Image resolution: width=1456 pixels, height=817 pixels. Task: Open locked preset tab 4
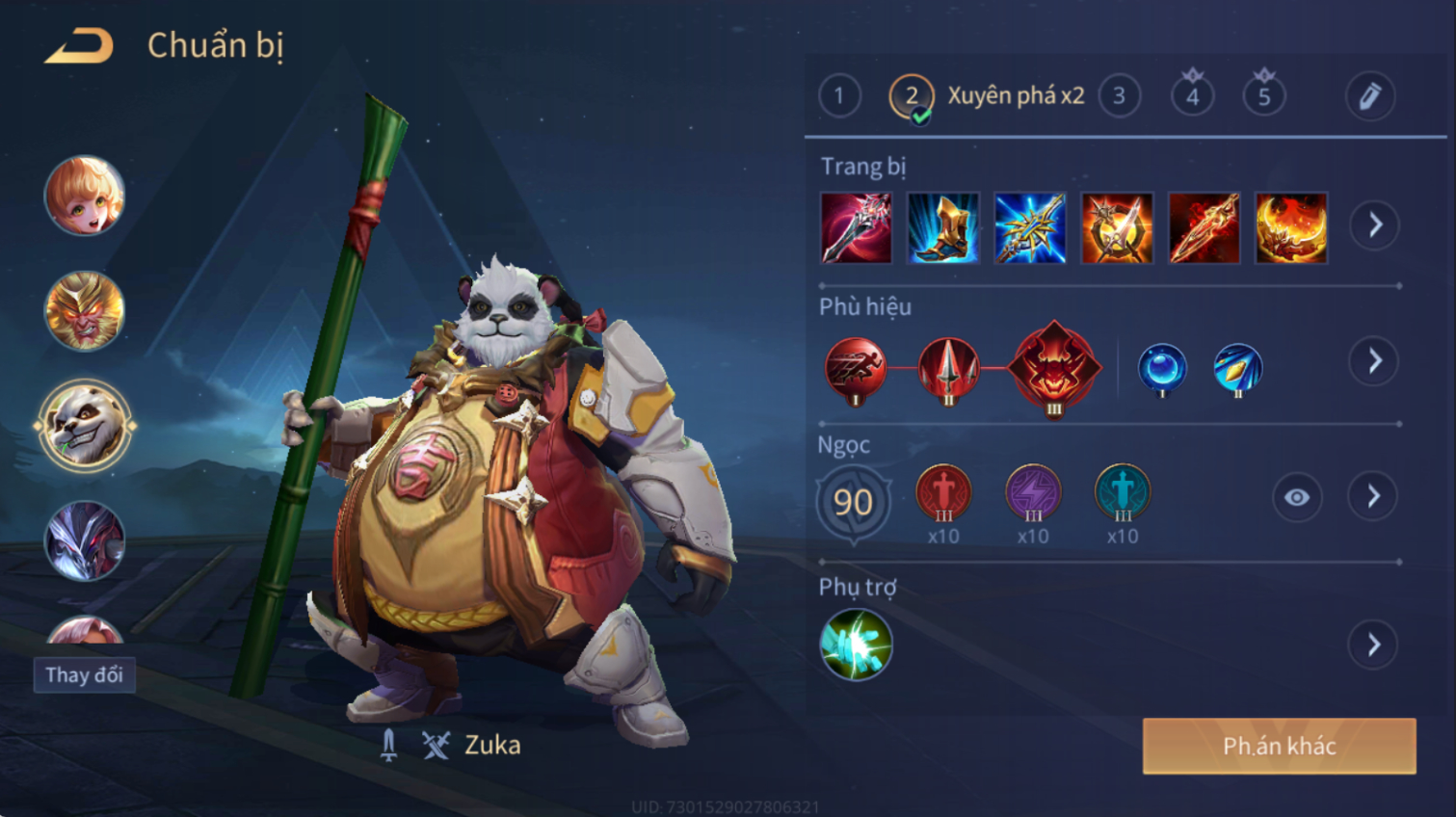point(1192,95)
